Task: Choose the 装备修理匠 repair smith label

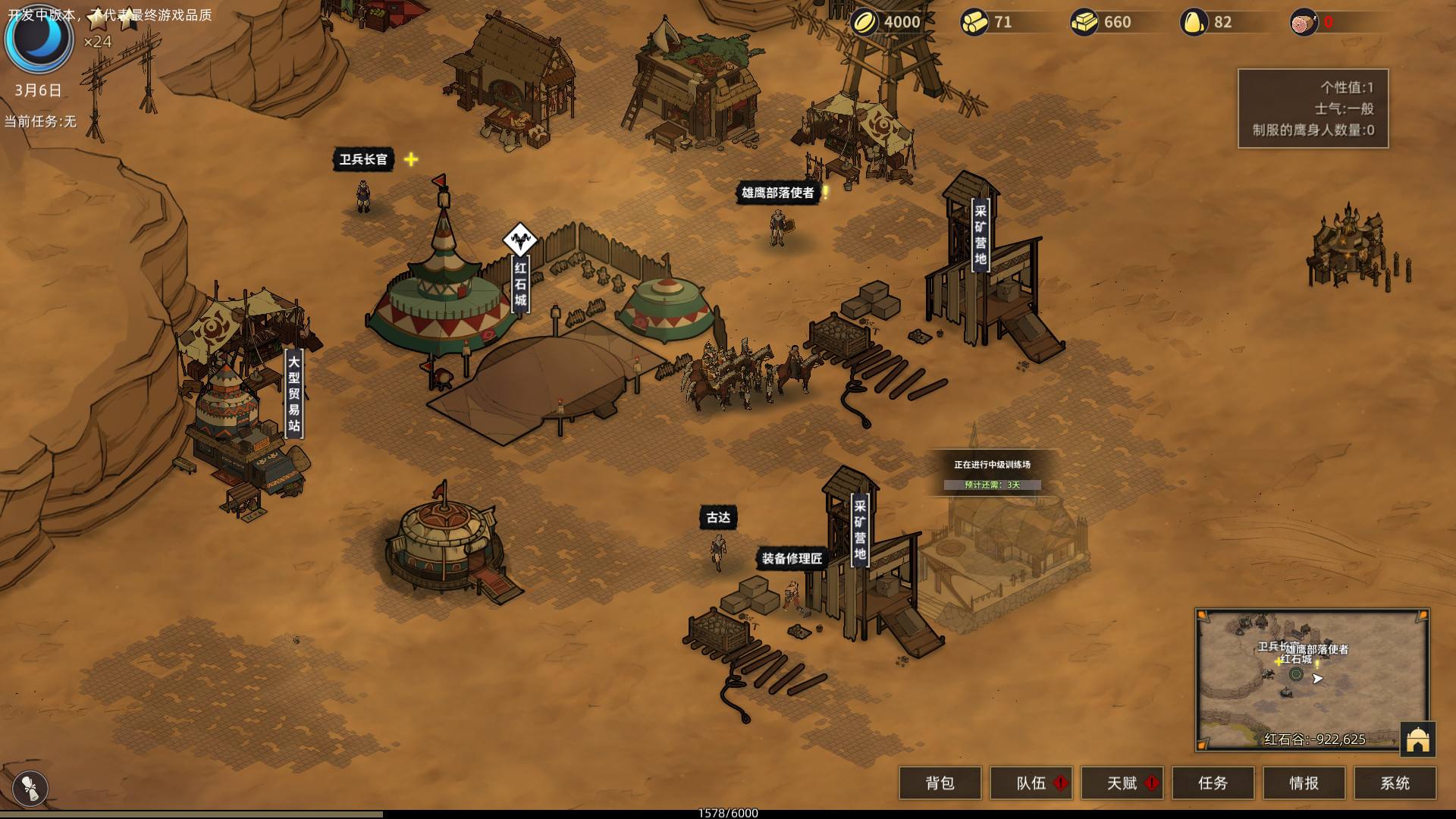Action: (x=792, y=559)
